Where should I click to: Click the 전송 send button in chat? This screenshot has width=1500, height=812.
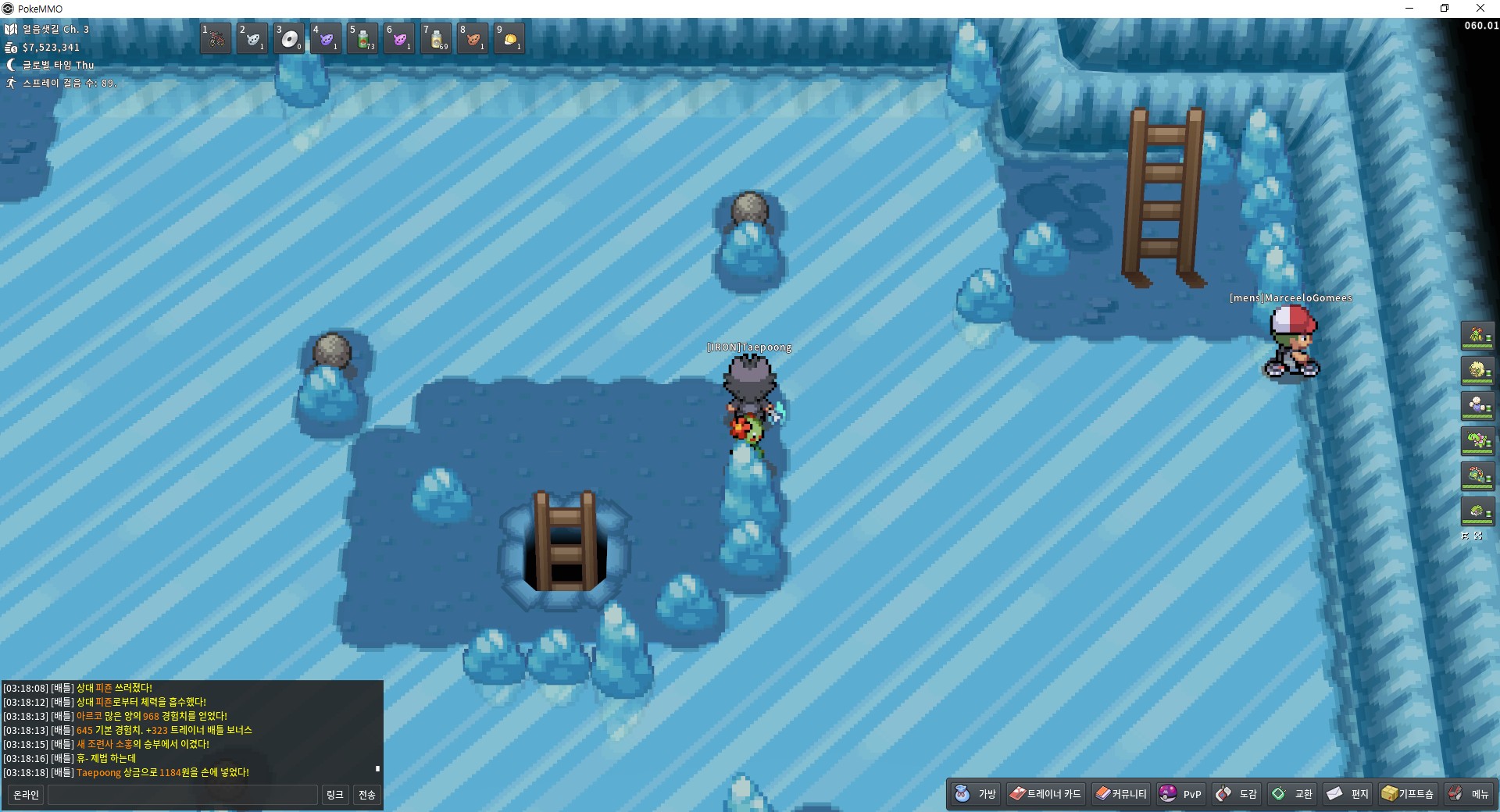(367, 795)
